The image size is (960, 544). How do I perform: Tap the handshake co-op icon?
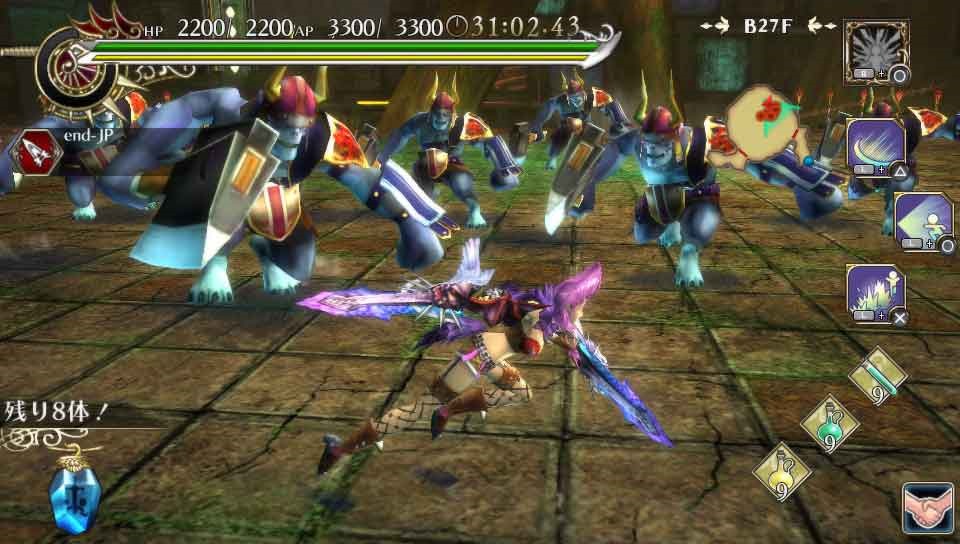tap(926, 507)
